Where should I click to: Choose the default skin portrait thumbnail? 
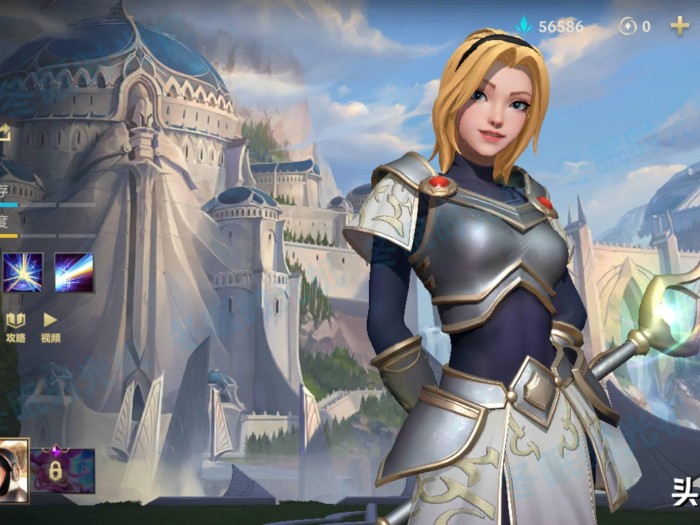coord(13,468)
